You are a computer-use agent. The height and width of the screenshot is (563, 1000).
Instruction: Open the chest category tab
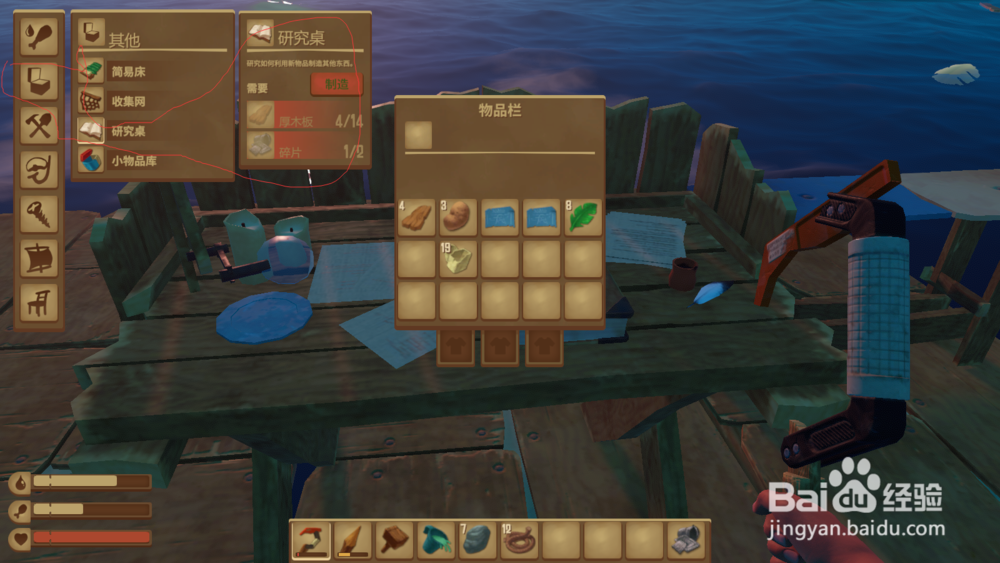(40, 80)
